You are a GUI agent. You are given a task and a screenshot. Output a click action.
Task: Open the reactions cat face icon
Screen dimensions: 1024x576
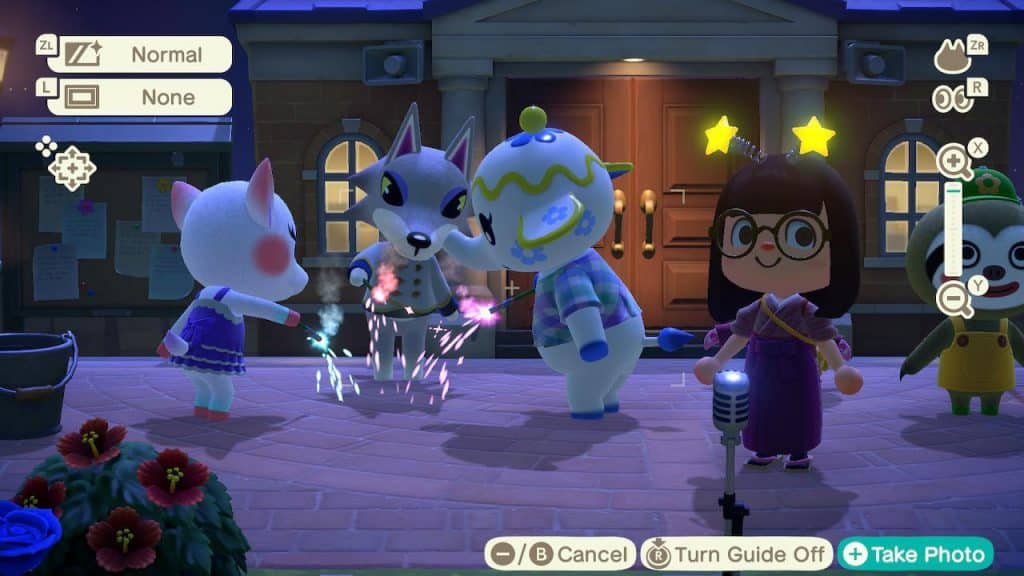(x=953, y=56)
